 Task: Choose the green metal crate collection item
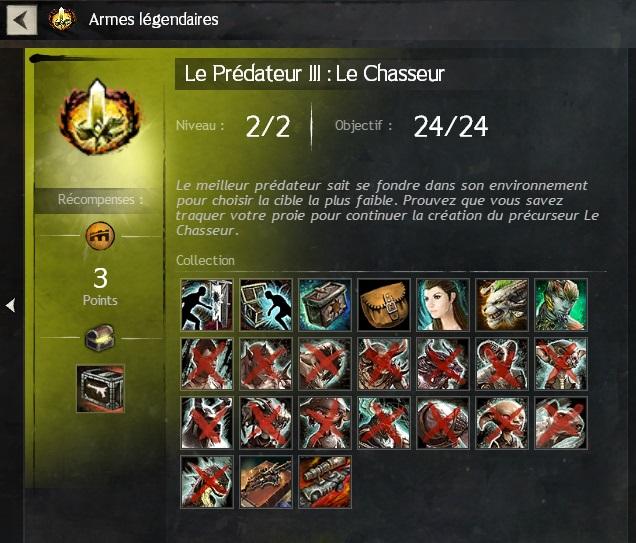pyautogui.click(x=325, y=305)
